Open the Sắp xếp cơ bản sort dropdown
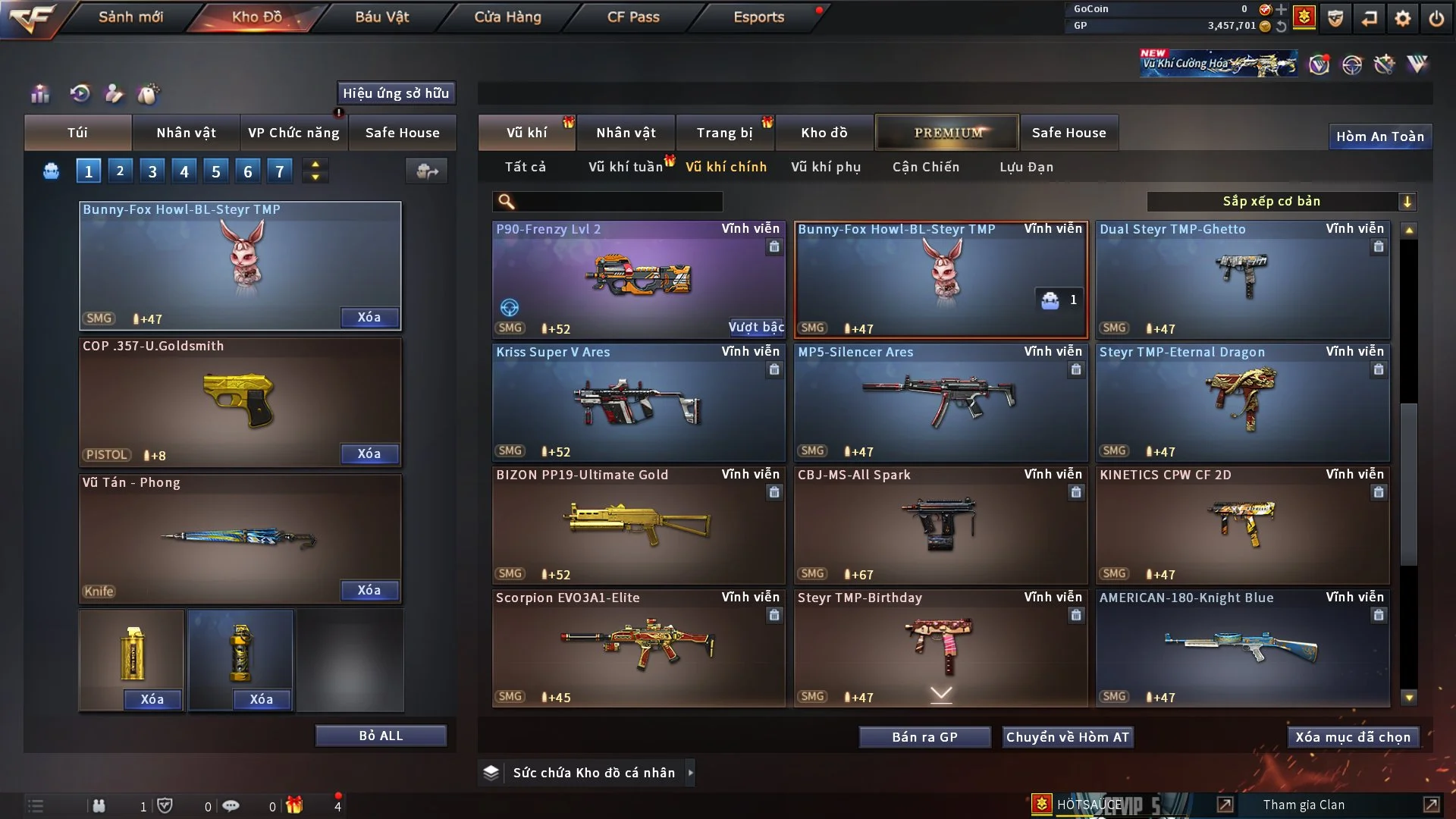The image size is (1456, 819). [1281, 201]
